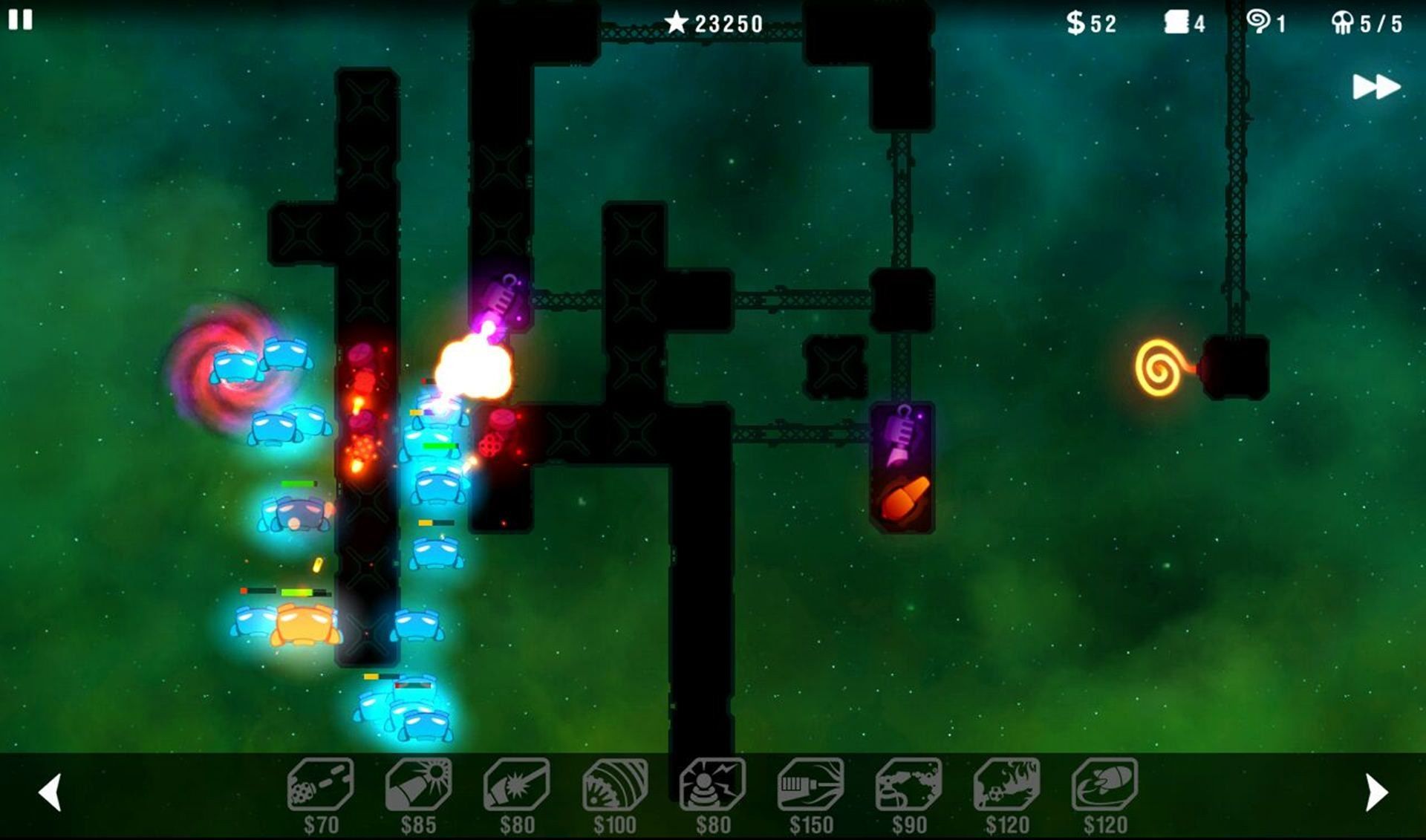Choose the $85 cannon tower

(418, 785)
